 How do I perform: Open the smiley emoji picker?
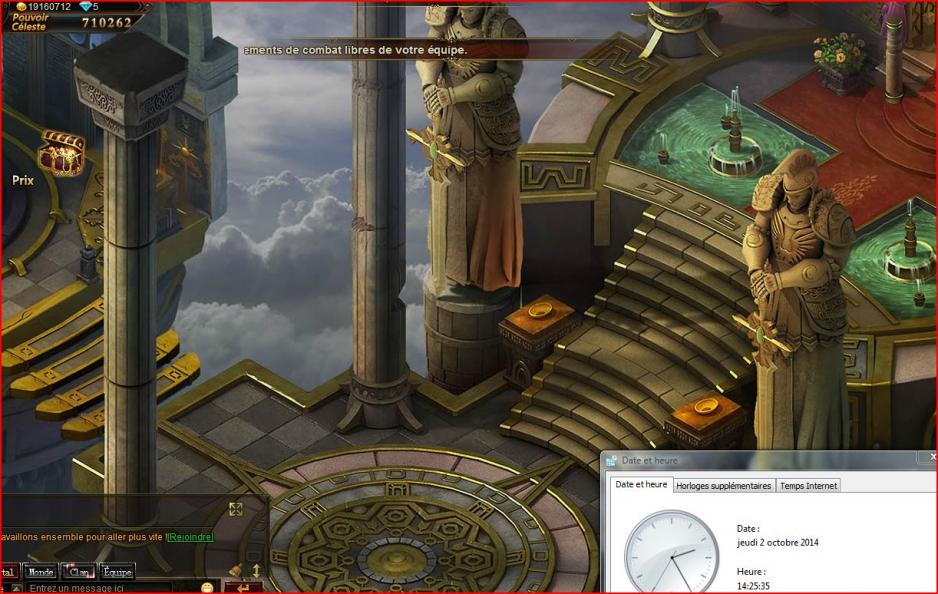[207, 587]
